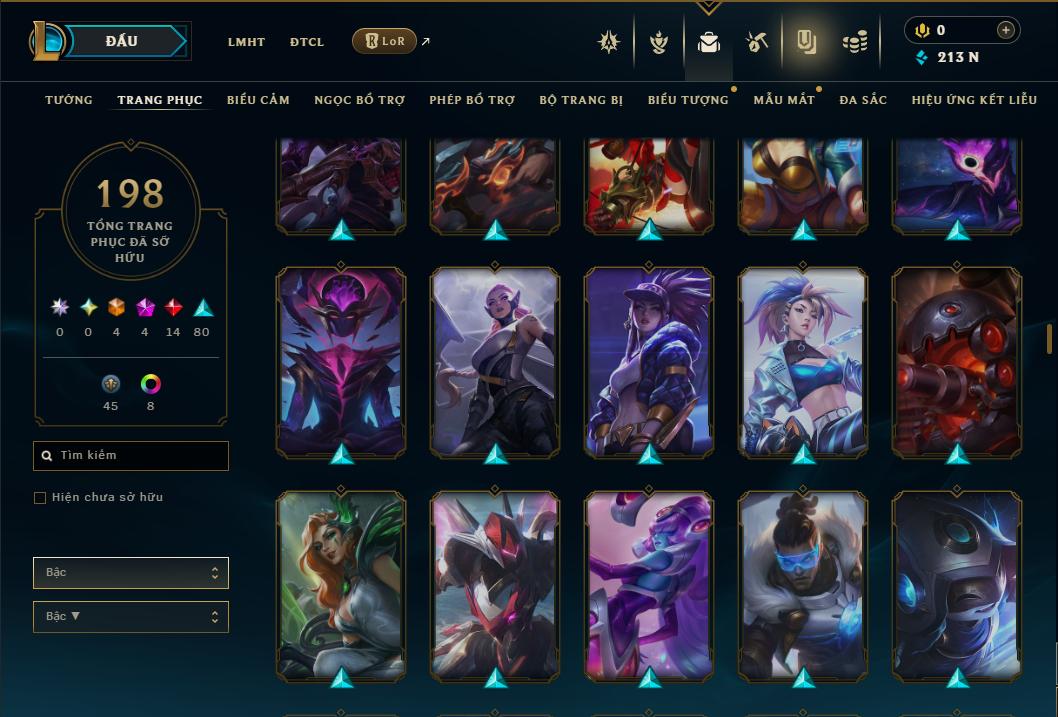Pick the orange-haired woman with green crown skin
The image size is (1058, 717).
[341, 585]
